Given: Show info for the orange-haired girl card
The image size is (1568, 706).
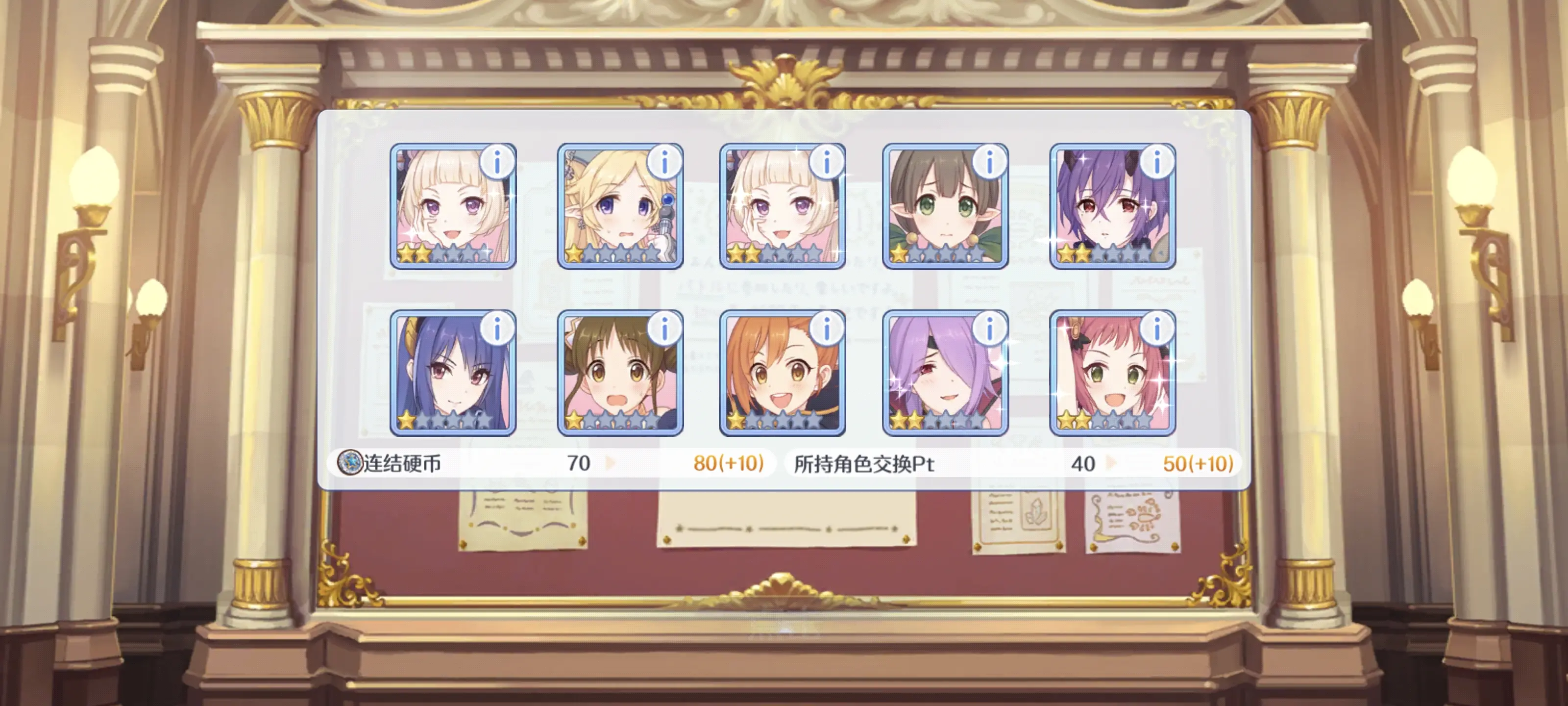Looking at the screenshot, I should (x=827, y=329).
